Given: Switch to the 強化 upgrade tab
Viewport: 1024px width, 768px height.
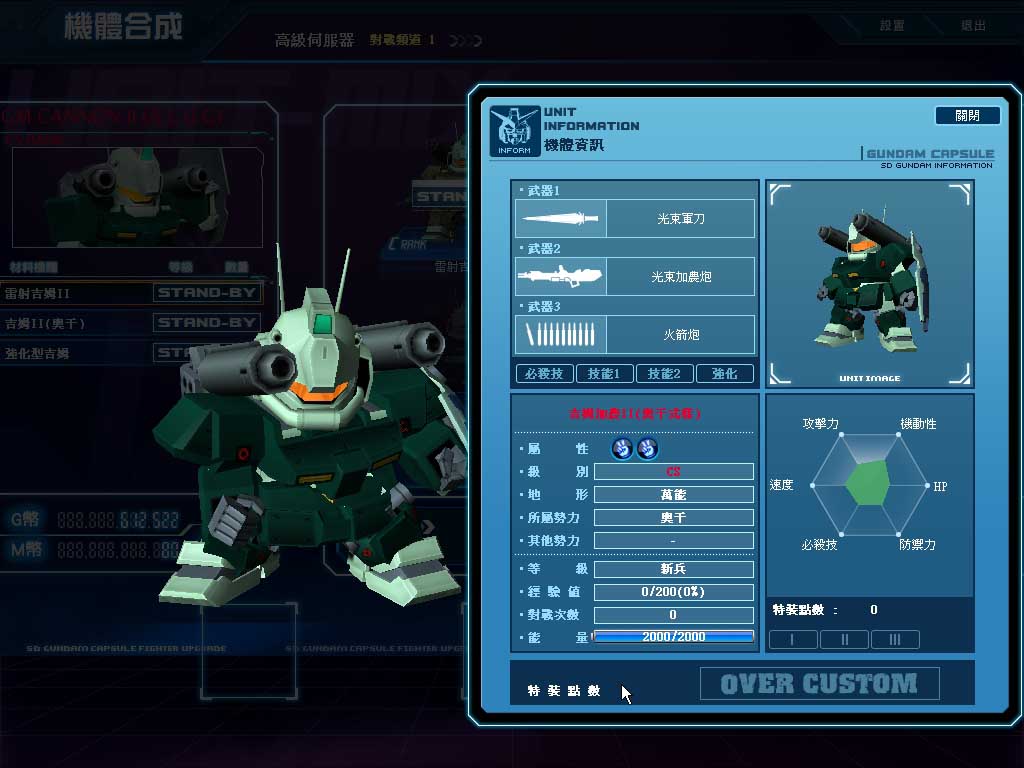Looking at the screenshot, I should [725, 374].
